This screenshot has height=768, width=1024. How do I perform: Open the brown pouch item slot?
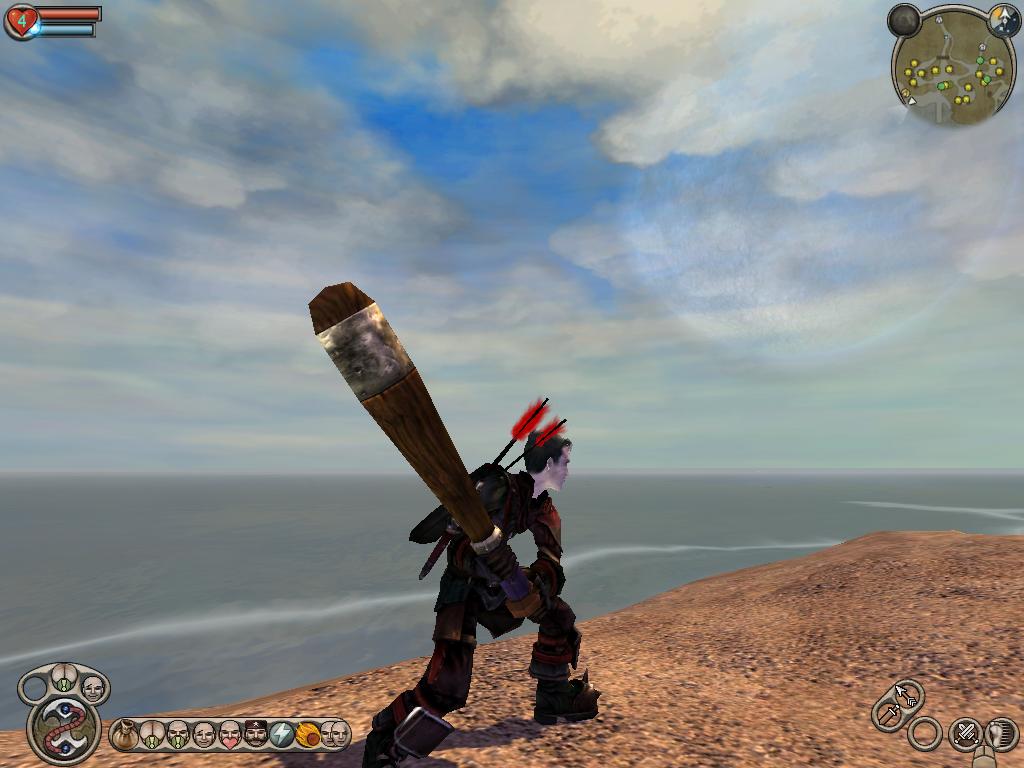(125, 735)
